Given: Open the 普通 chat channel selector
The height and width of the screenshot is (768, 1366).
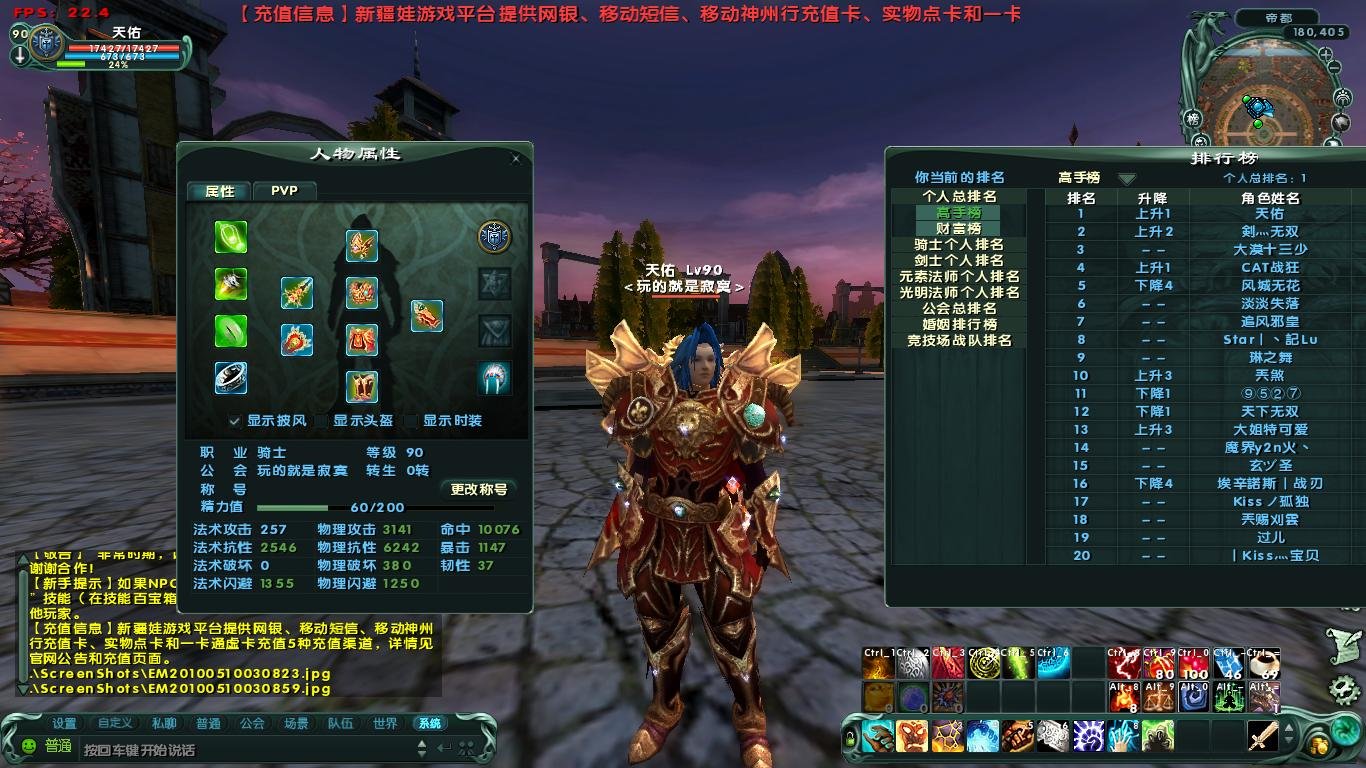Looking at the screenshot, I should (x=57, y=744).
